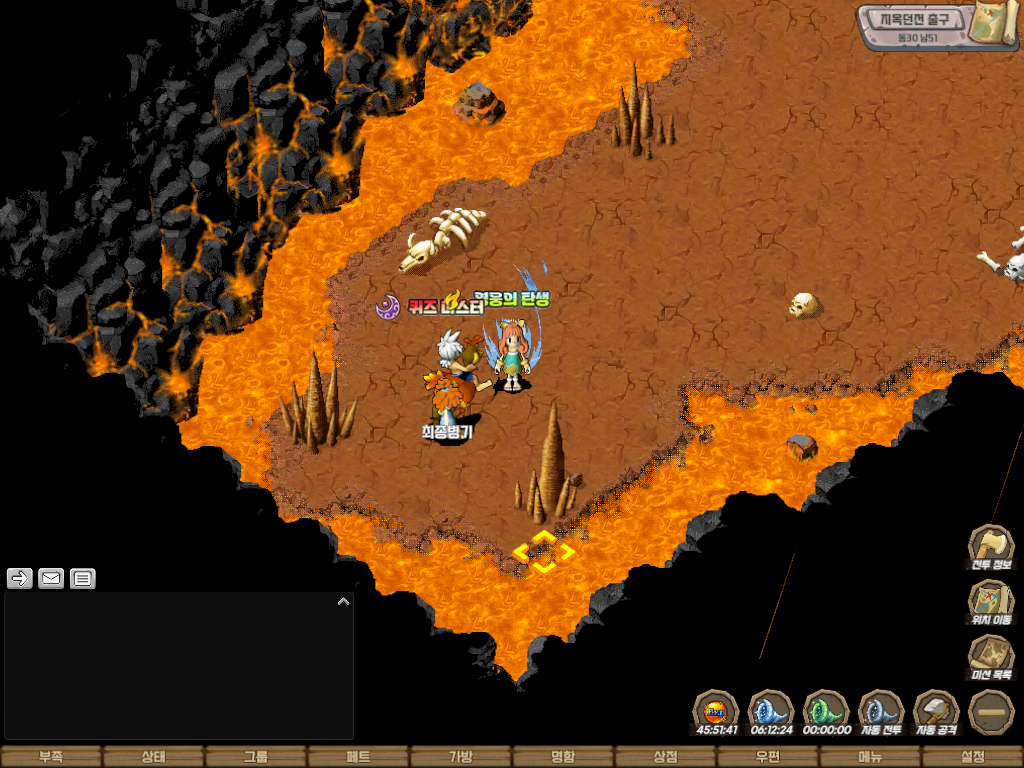
Task: Show the 미션 목록 mission list scroll
Action: (991, 657)
